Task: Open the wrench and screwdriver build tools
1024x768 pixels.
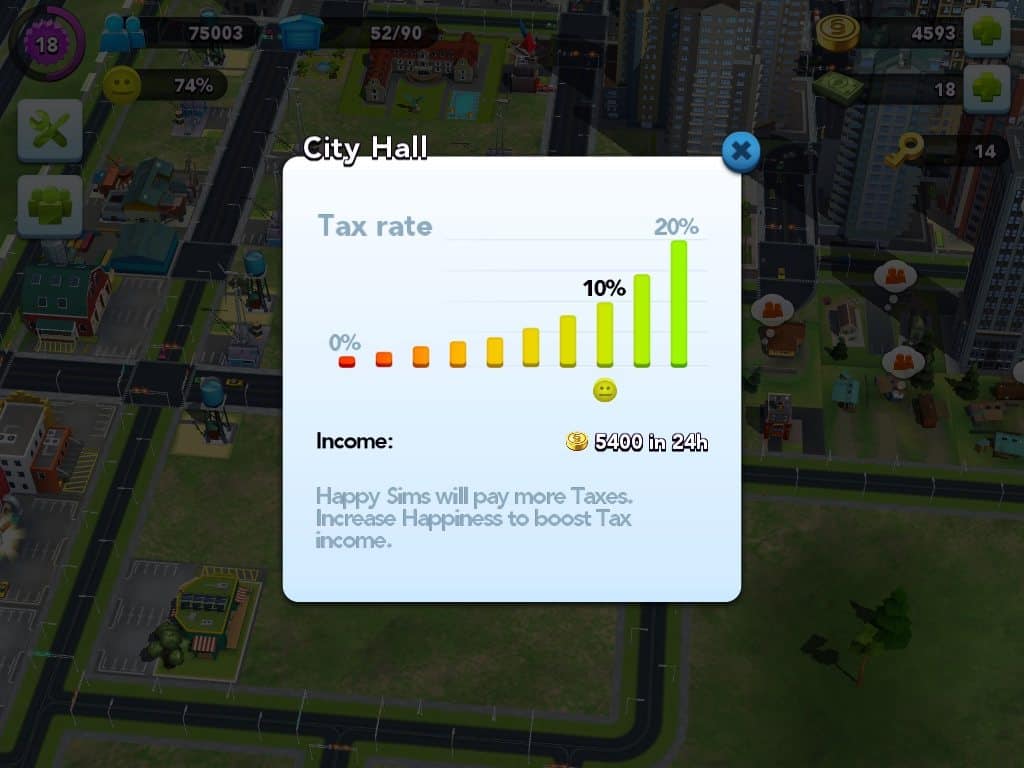Action: [x=49, y=131]
